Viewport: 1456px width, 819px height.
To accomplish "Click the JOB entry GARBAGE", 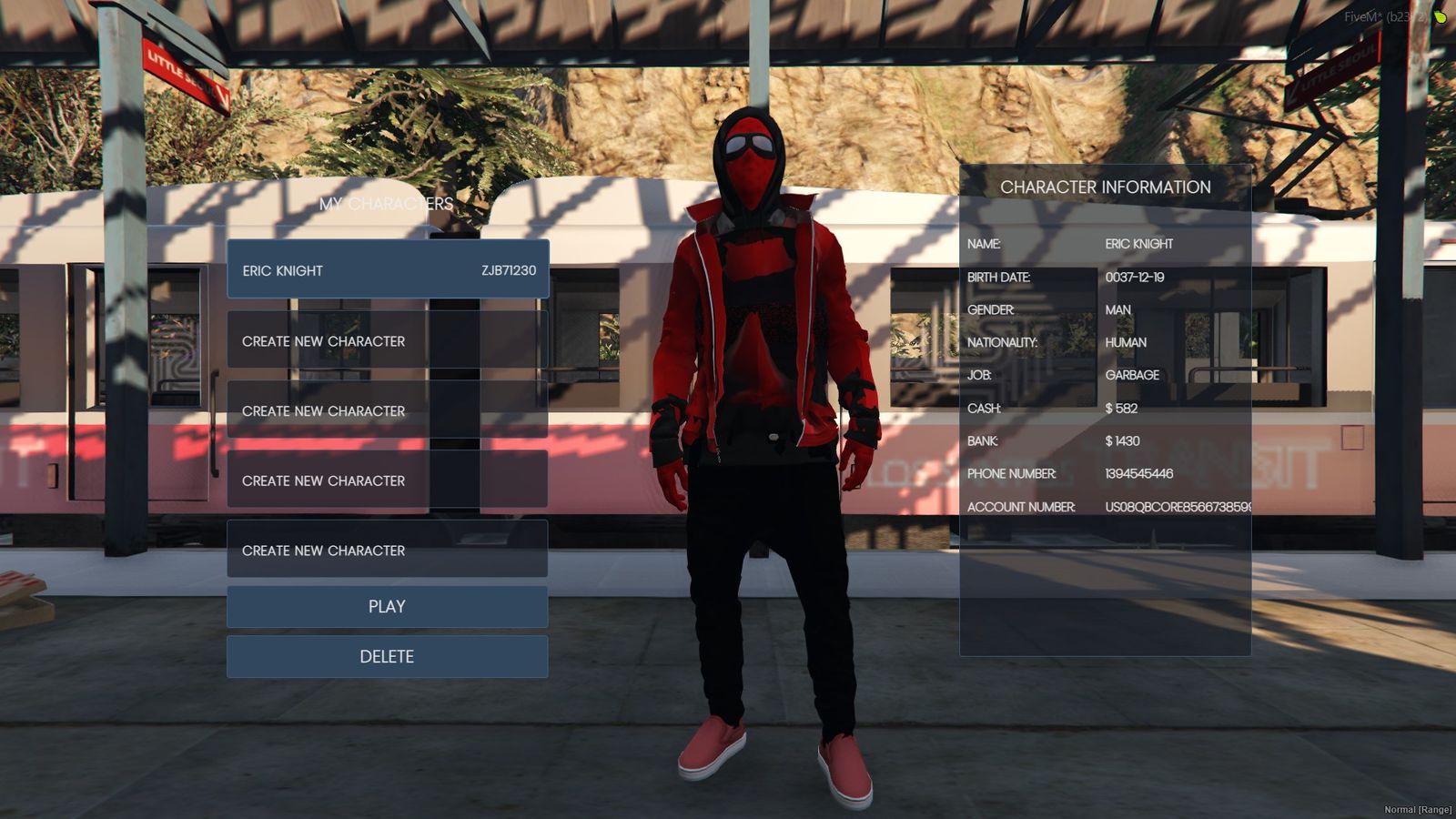I will tap(1132, 375).
